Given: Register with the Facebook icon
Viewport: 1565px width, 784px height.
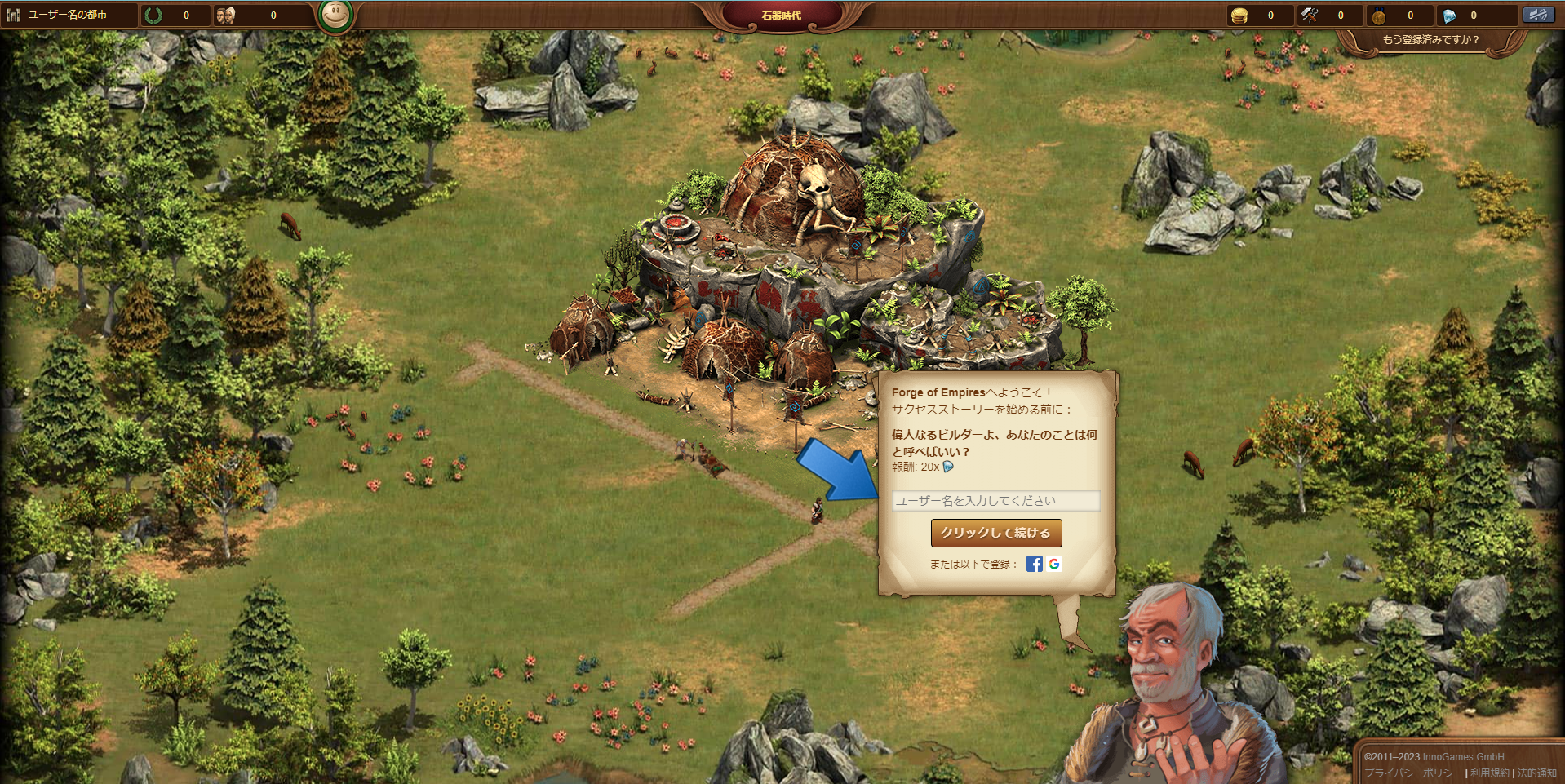Looking at the screenshot, I should pos(1034,564).
